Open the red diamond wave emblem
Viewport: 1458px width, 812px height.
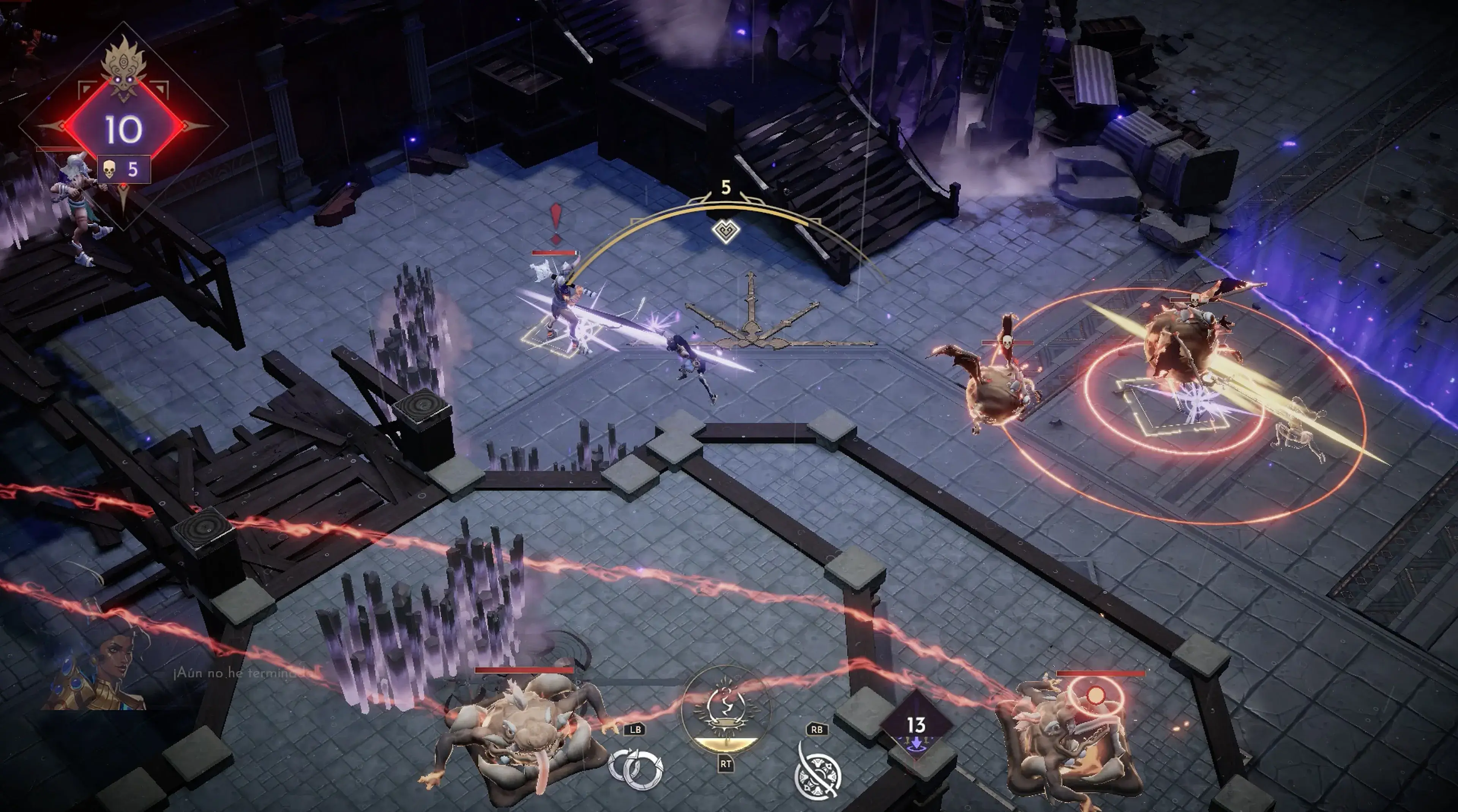[124, 128]
